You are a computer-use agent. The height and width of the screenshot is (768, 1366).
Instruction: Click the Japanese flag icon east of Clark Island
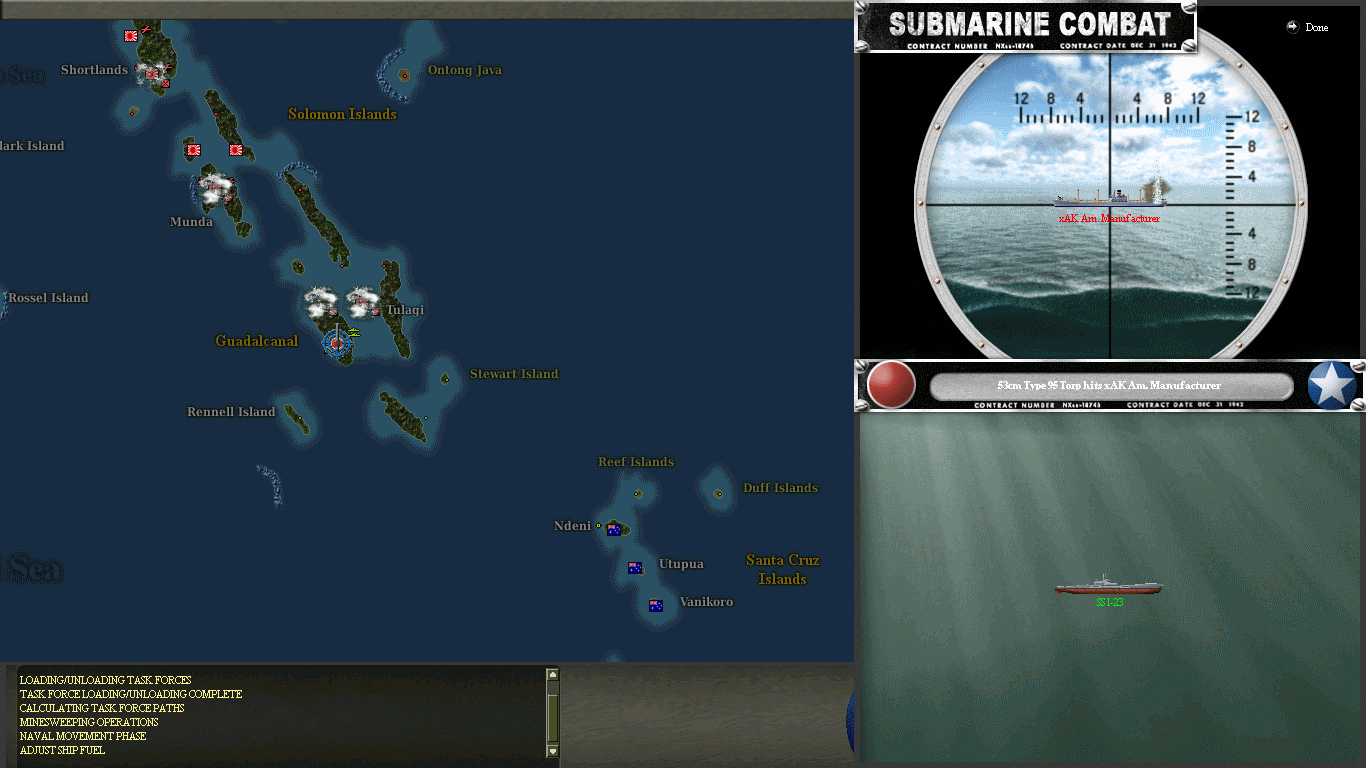pyautogui.click(x=236, y=150)
